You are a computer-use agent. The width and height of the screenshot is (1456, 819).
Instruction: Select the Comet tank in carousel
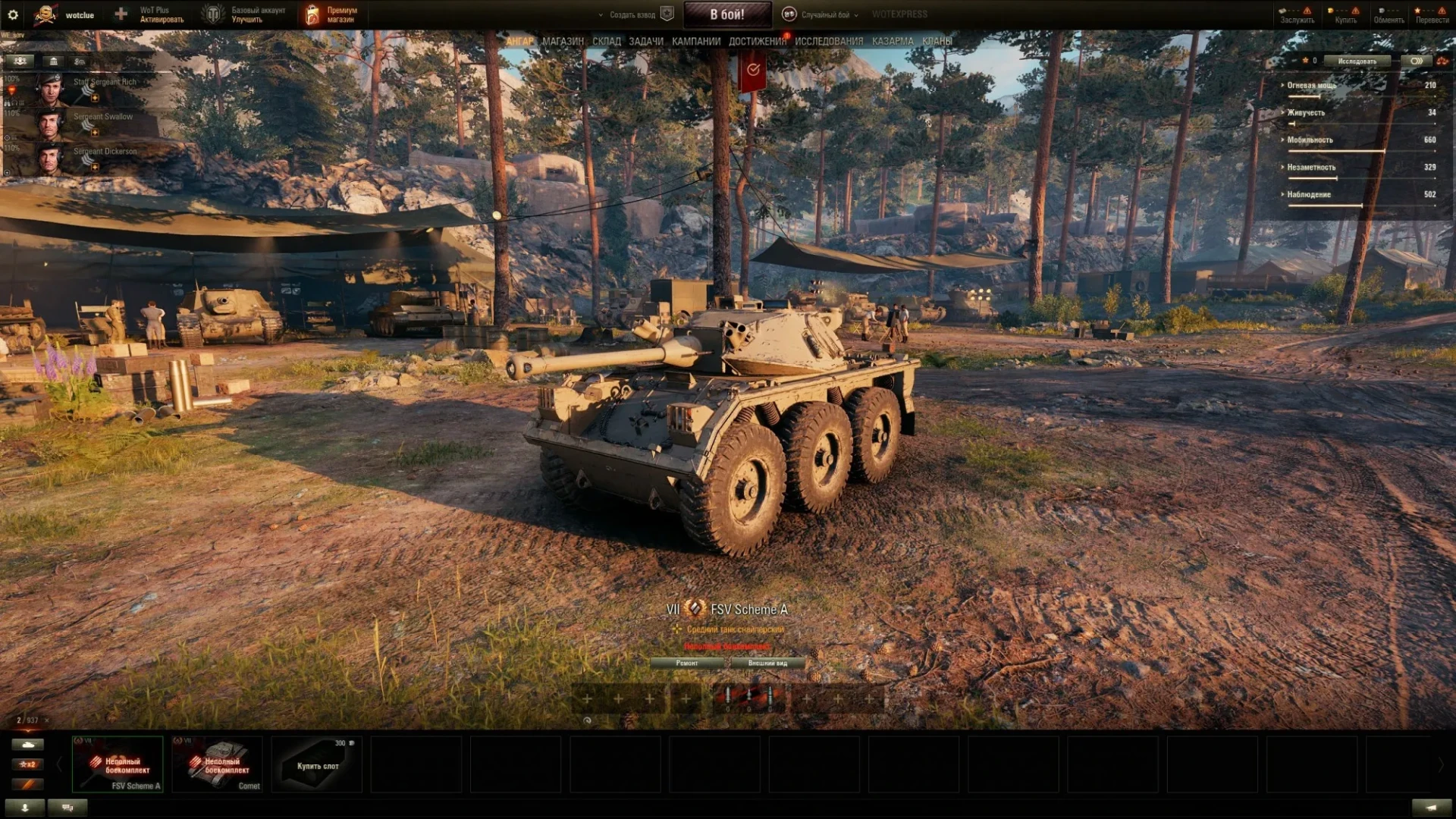click(217, 764)
